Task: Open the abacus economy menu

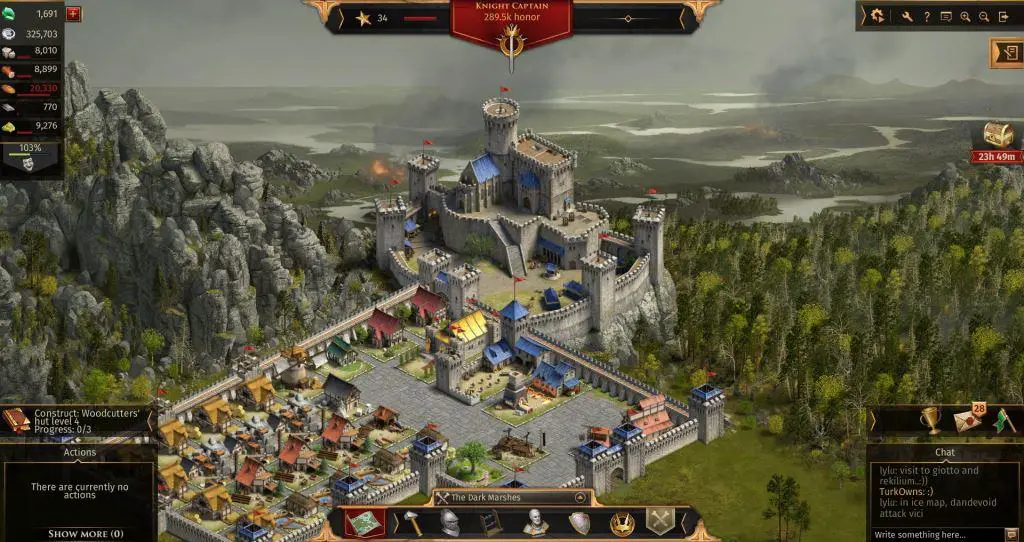Action: point(489,522)
